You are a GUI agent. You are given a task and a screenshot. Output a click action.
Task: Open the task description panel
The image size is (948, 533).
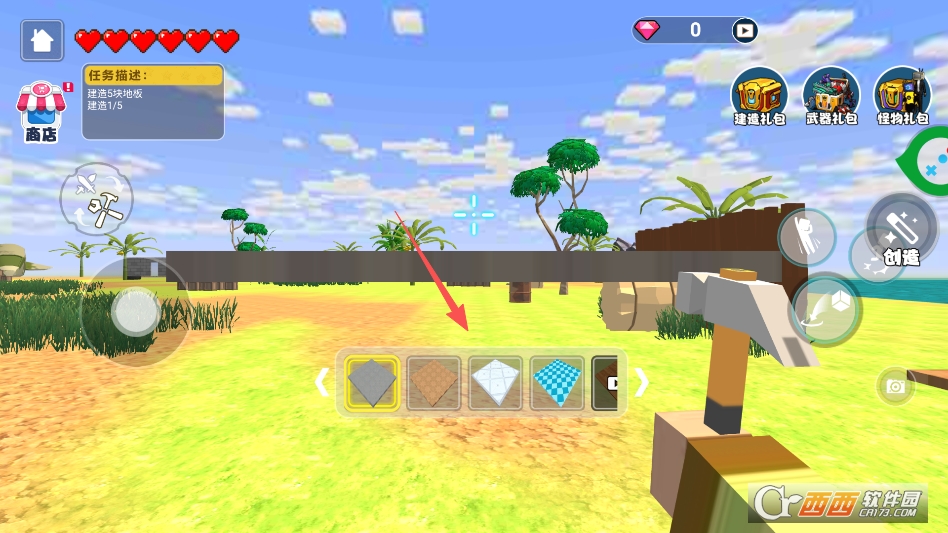[152, 101]
